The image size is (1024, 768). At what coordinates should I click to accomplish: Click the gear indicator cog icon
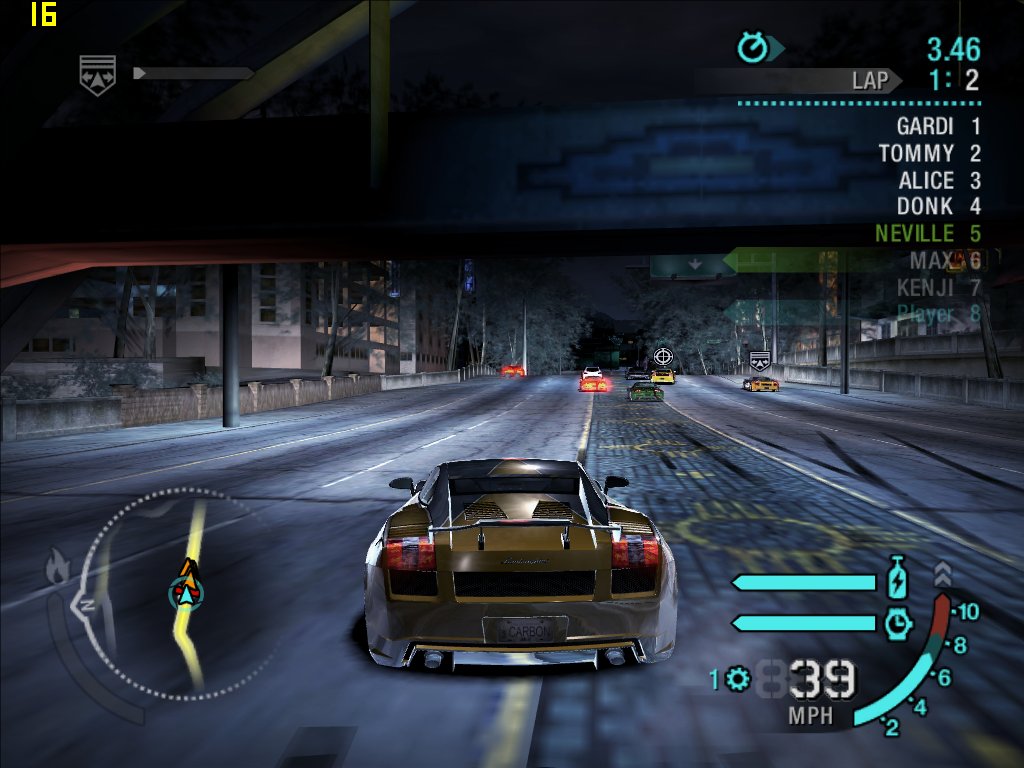[738, 680]
